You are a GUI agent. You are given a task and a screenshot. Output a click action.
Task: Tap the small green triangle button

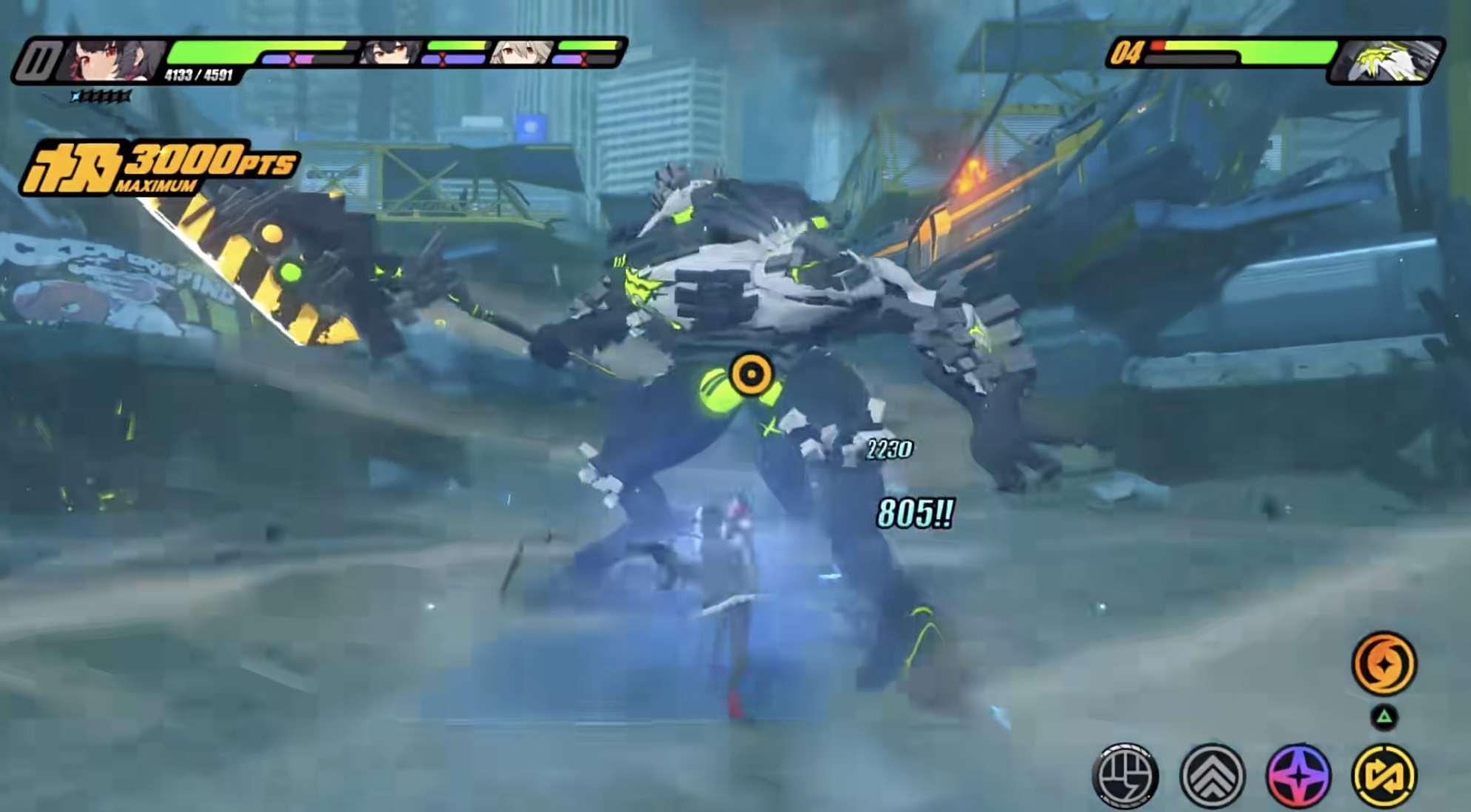[x=1384, y=717]
